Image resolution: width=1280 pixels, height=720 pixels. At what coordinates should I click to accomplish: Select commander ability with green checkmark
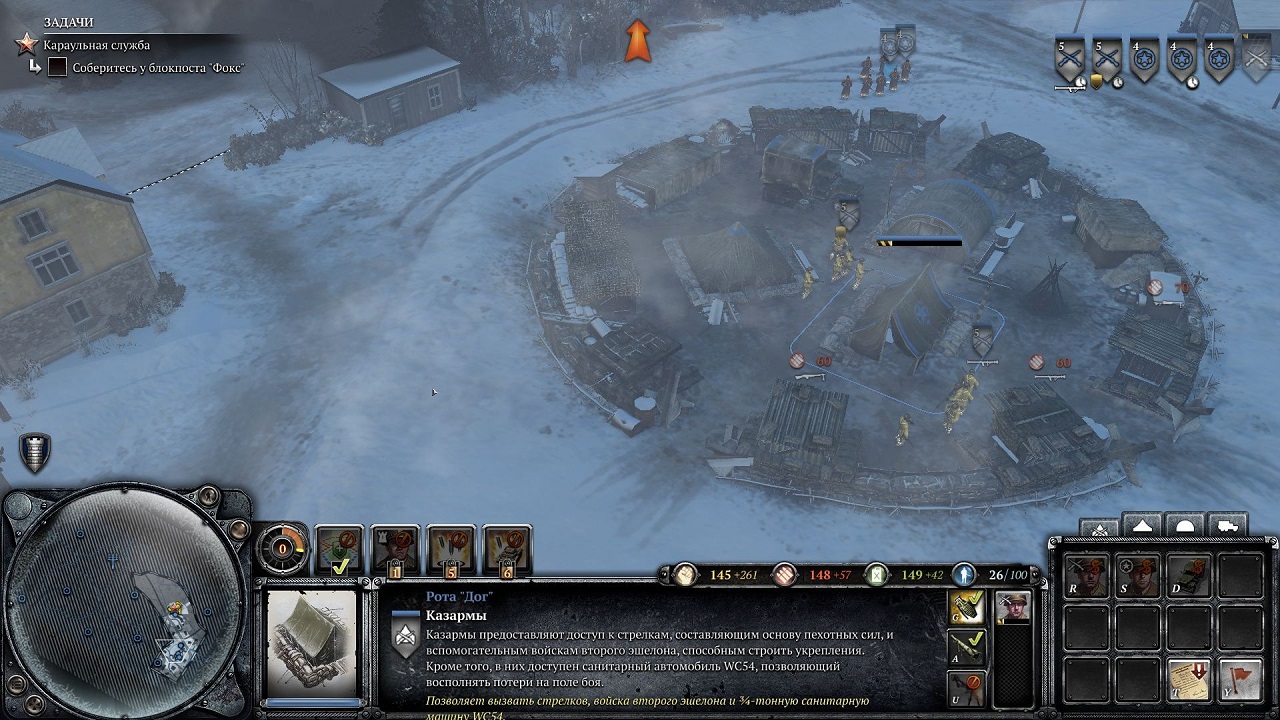[340, 549]
